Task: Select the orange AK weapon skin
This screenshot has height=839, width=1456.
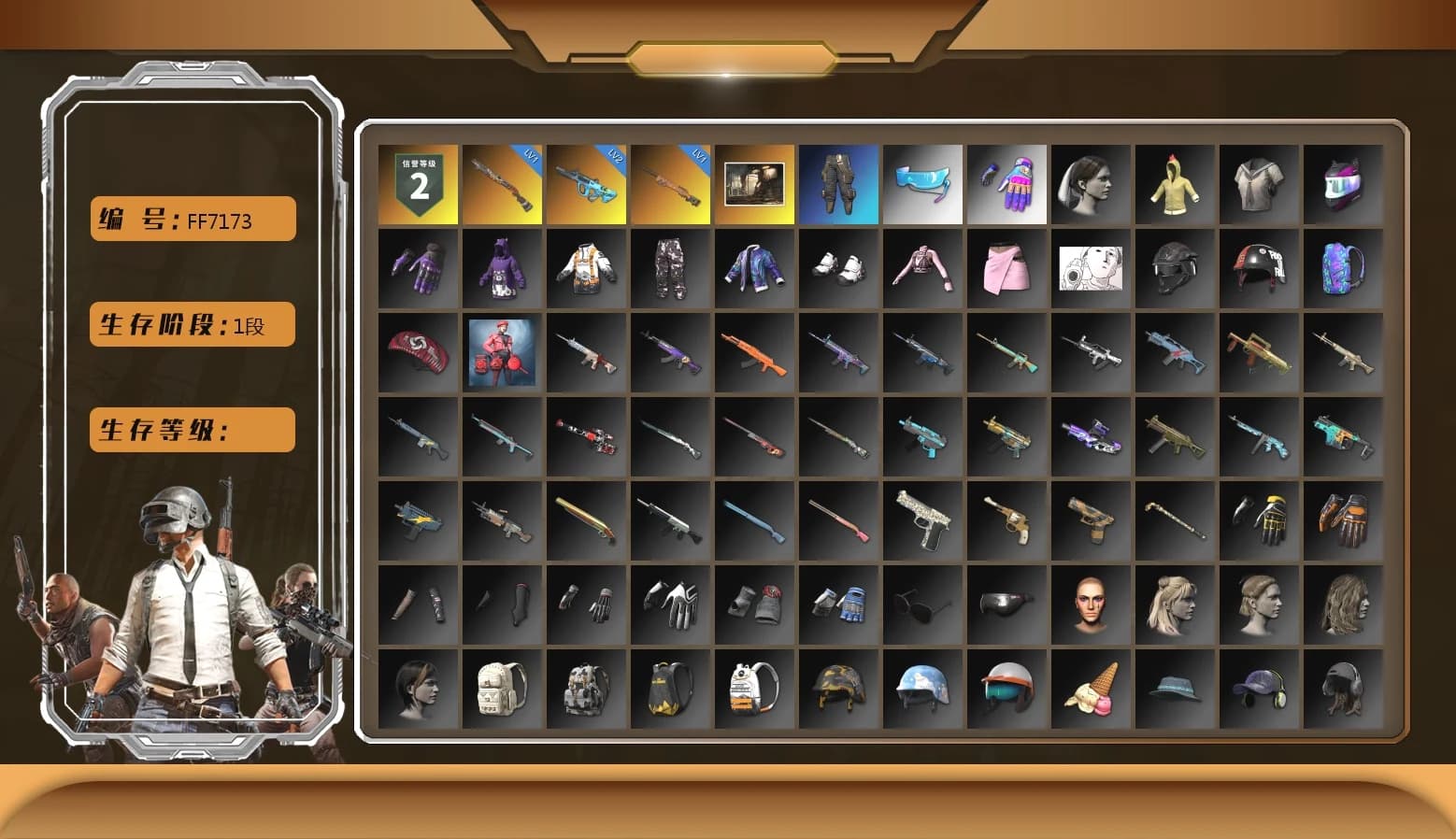Action: 754,353
